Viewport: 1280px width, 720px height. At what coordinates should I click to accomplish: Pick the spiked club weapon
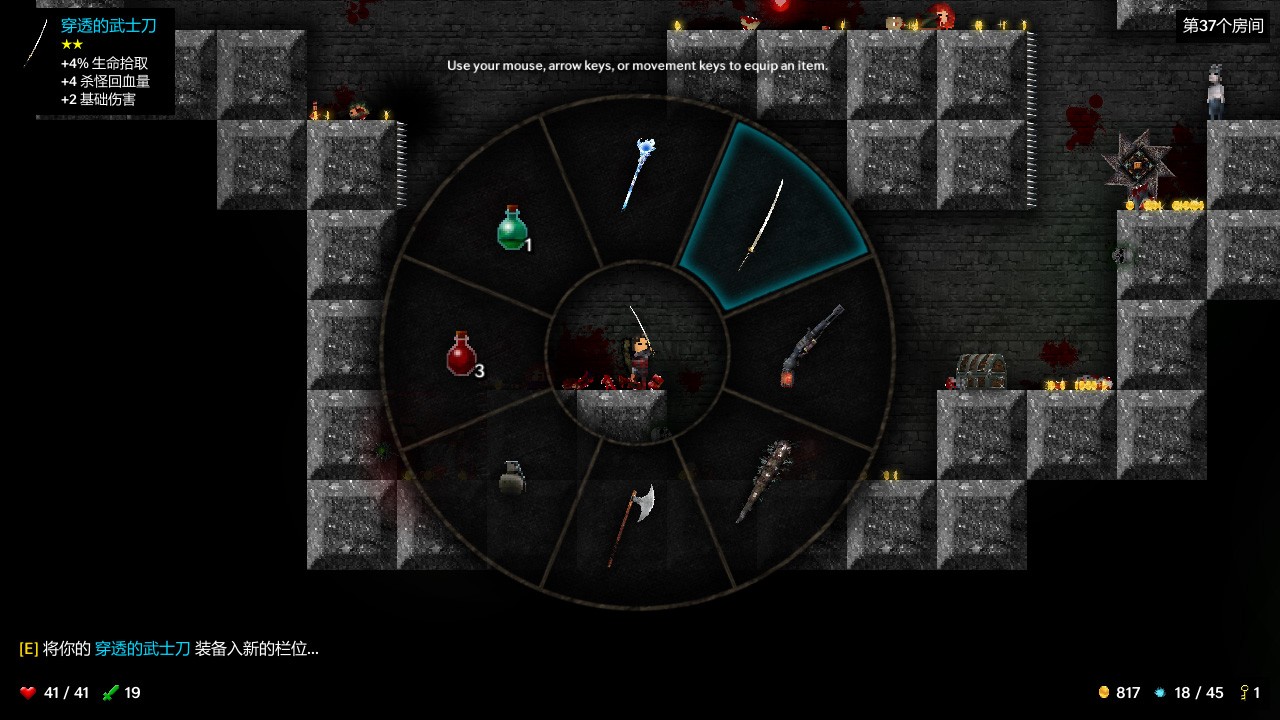(765, 480)
